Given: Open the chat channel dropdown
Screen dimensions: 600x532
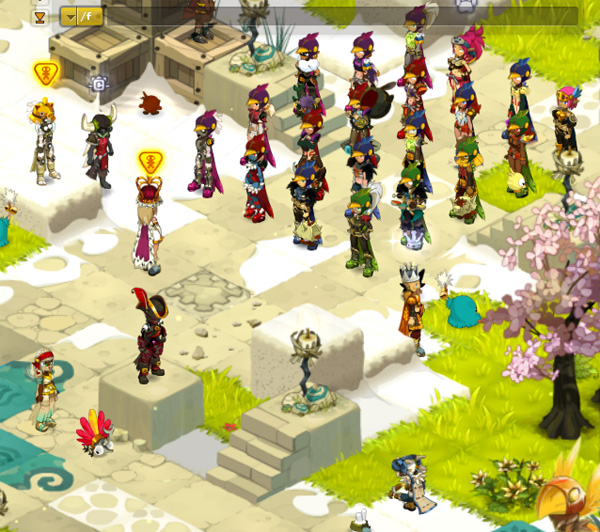Looking at the screenshot, I should pyautogui.click(x=70, y=16).
